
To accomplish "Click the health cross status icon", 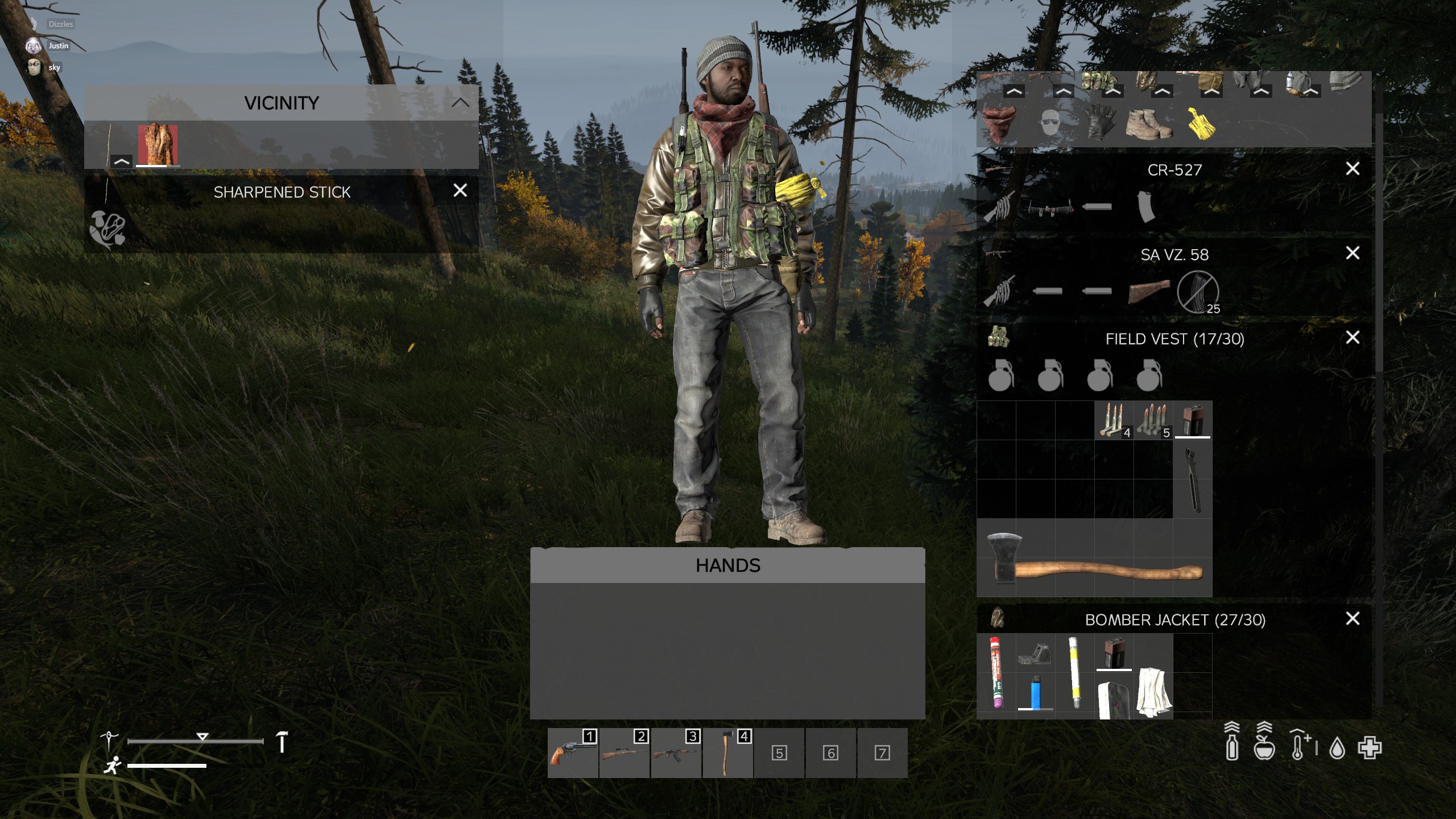I will point(1371,749).
